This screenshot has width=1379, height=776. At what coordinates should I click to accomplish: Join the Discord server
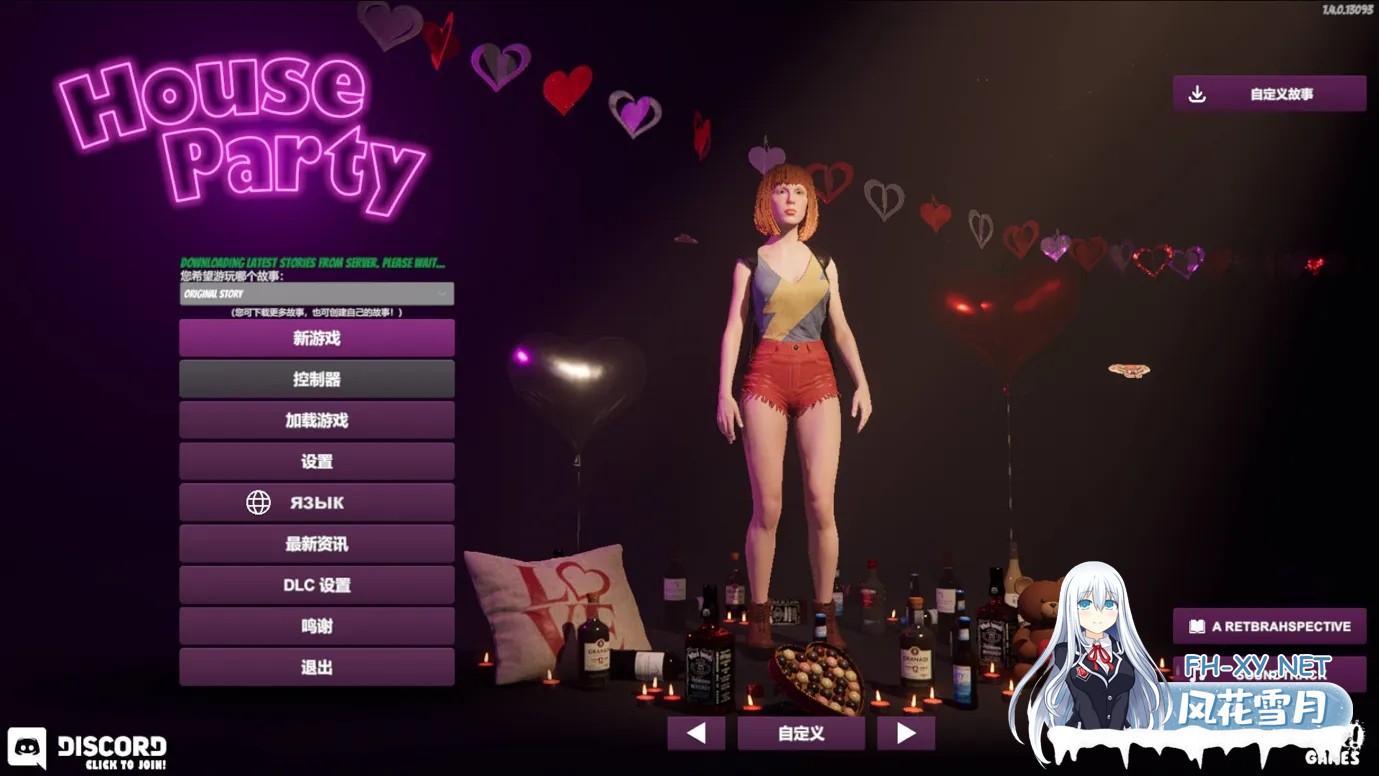[88, 749]
